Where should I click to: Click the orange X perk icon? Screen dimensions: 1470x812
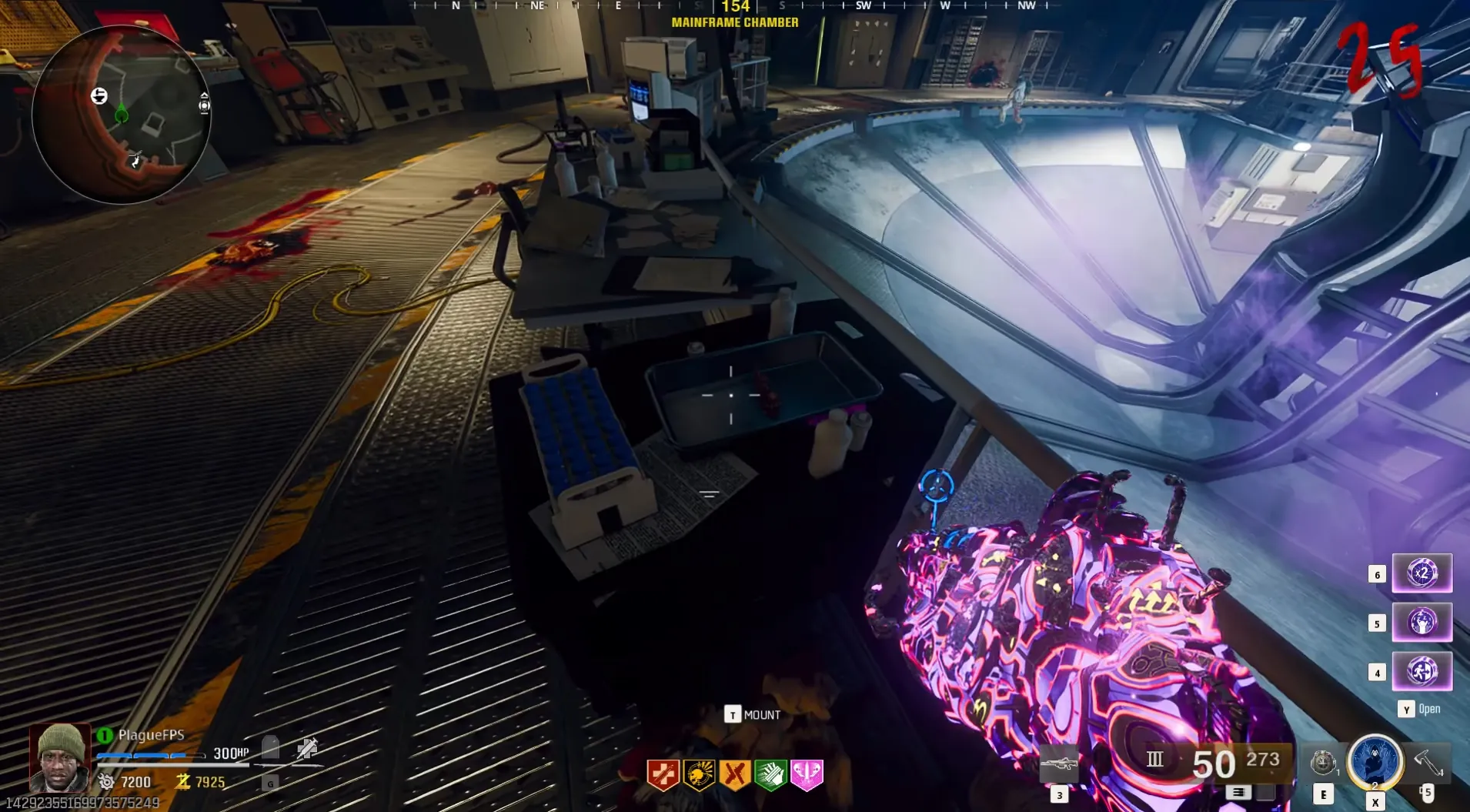(734, 774)
